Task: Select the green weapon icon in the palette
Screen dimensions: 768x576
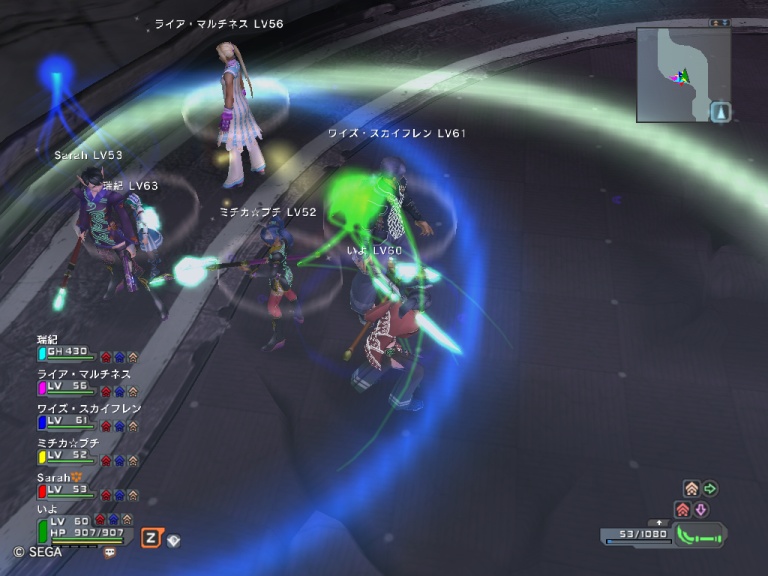Action: (x=699, y=537)
